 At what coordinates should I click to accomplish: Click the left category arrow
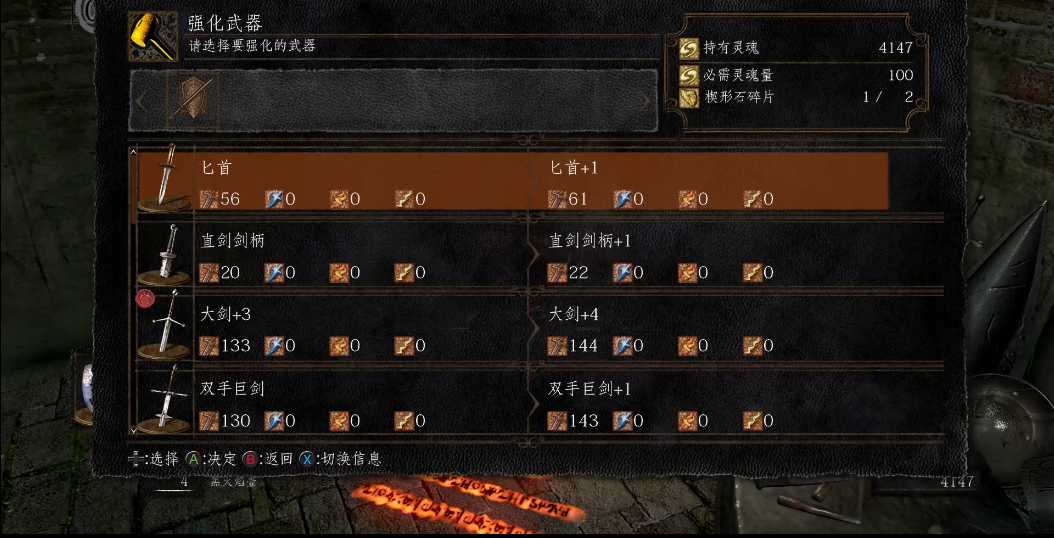click(x=141, y=101)
